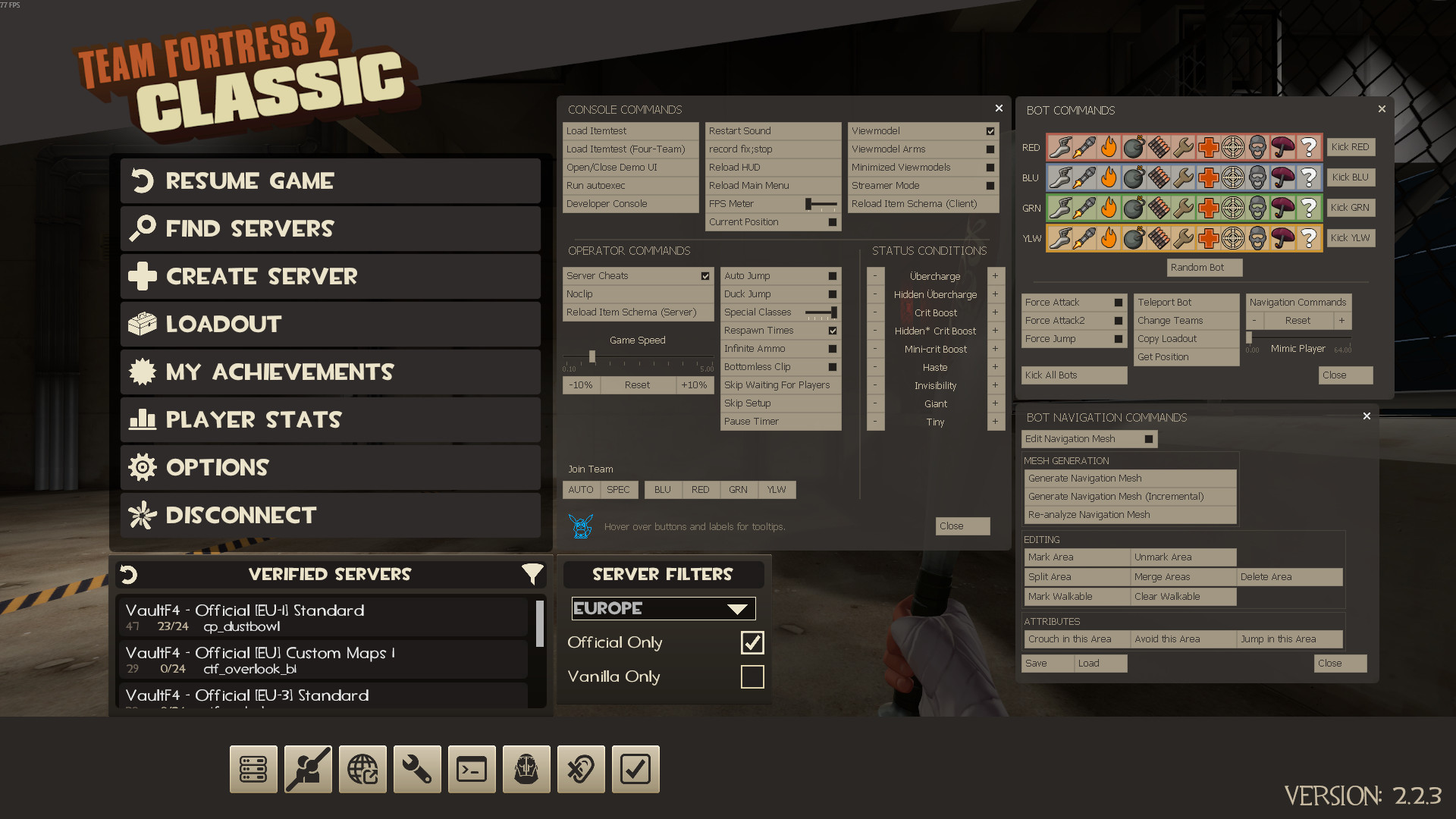Spawn a Pyro bot on BLU team
The width and height of the screenshot is (1456, 819).
(x=1108, y=177)
